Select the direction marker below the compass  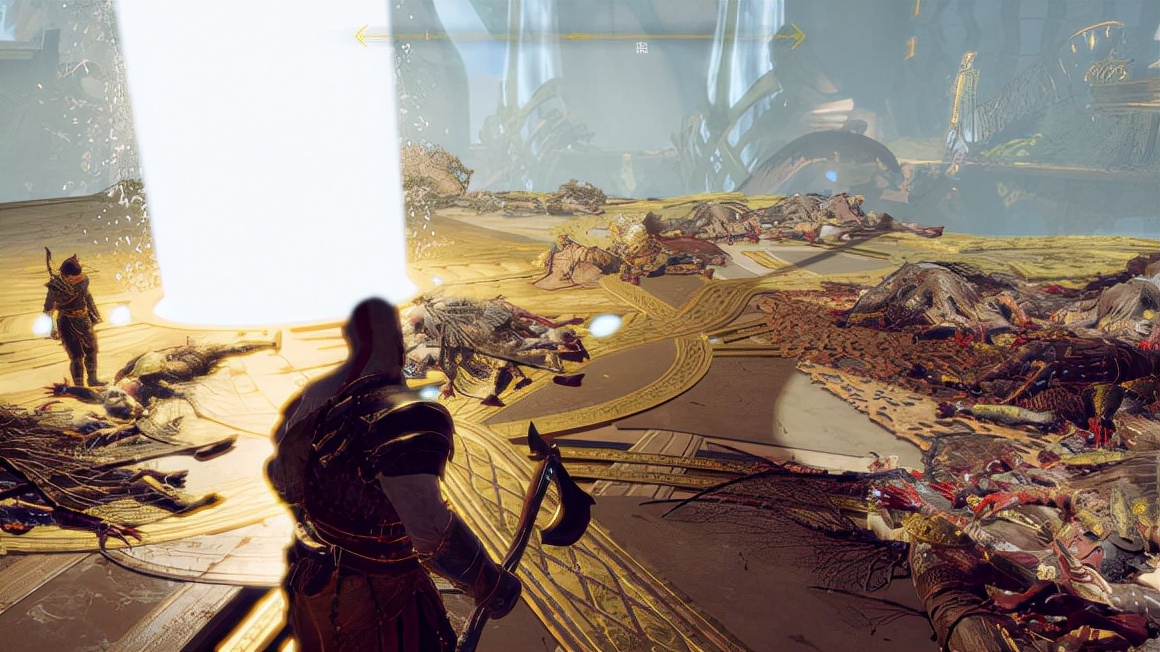641,48
